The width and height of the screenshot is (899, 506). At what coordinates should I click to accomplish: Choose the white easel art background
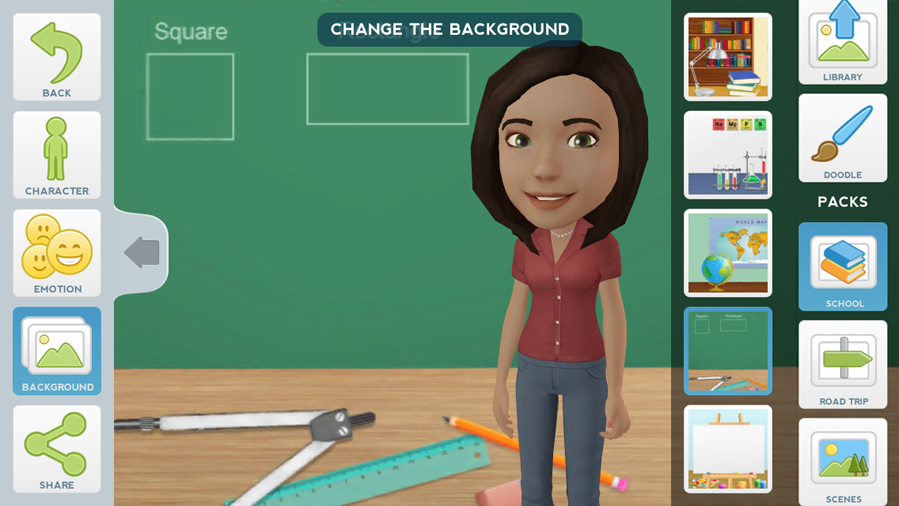click(727, 449)
